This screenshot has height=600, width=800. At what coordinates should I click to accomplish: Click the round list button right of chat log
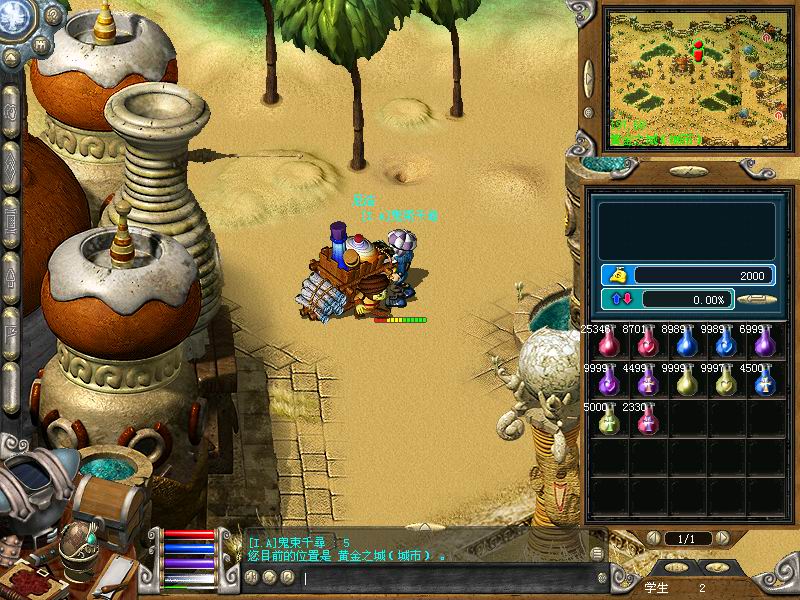[597, 553]
